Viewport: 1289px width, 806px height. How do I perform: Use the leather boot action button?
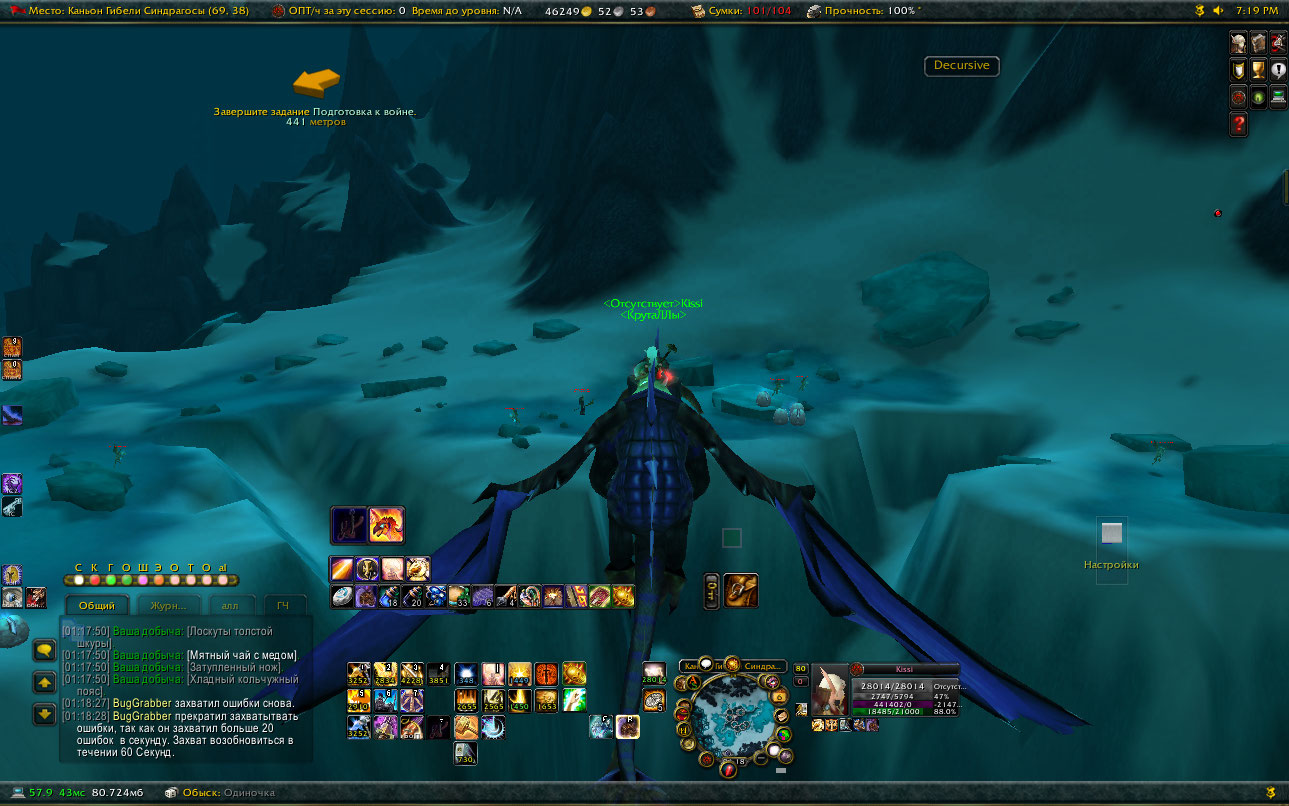tap(740, 591)
